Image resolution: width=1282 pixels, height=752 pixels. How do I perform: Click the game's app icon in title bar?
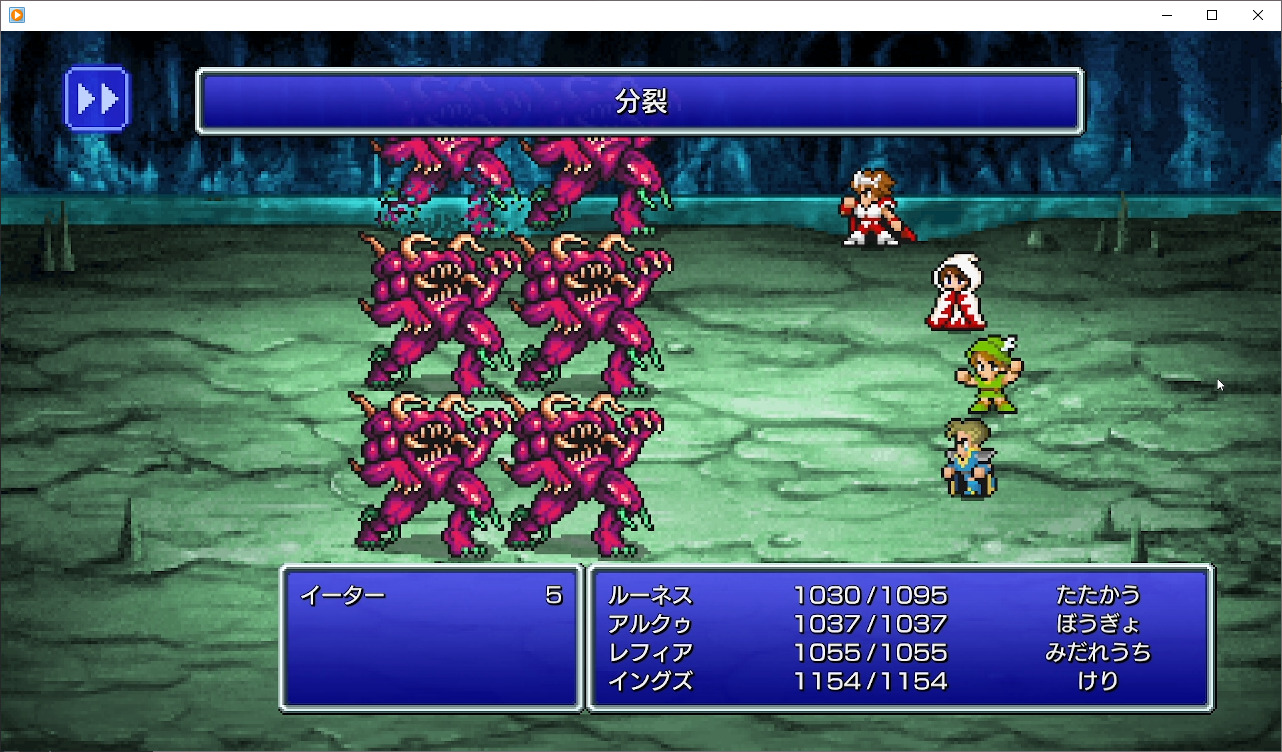point(14,15)
